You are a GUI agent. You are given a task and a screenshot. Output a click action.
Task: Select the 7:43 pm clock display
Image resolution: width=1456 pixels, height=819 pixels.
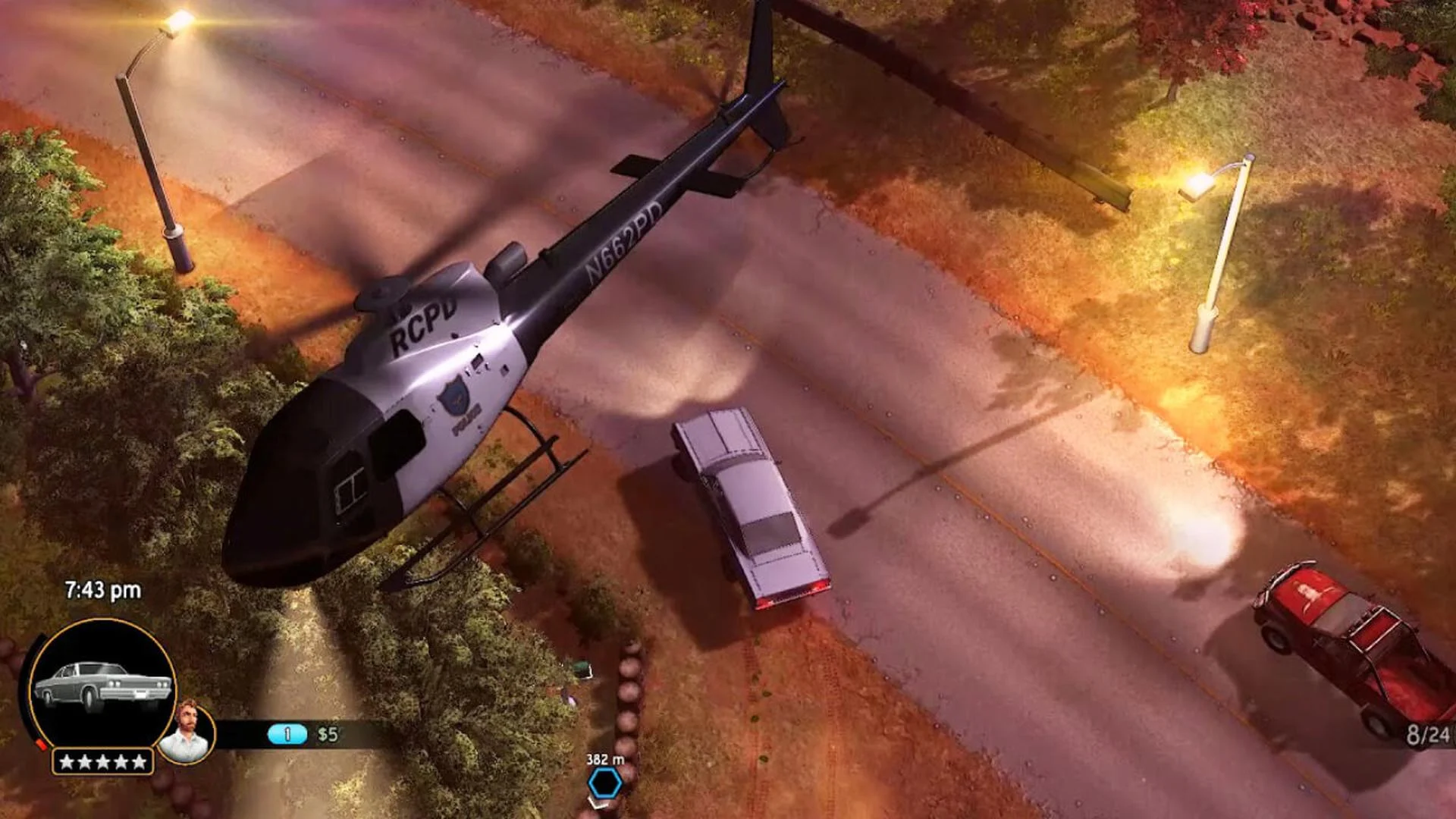coord(103,589)
